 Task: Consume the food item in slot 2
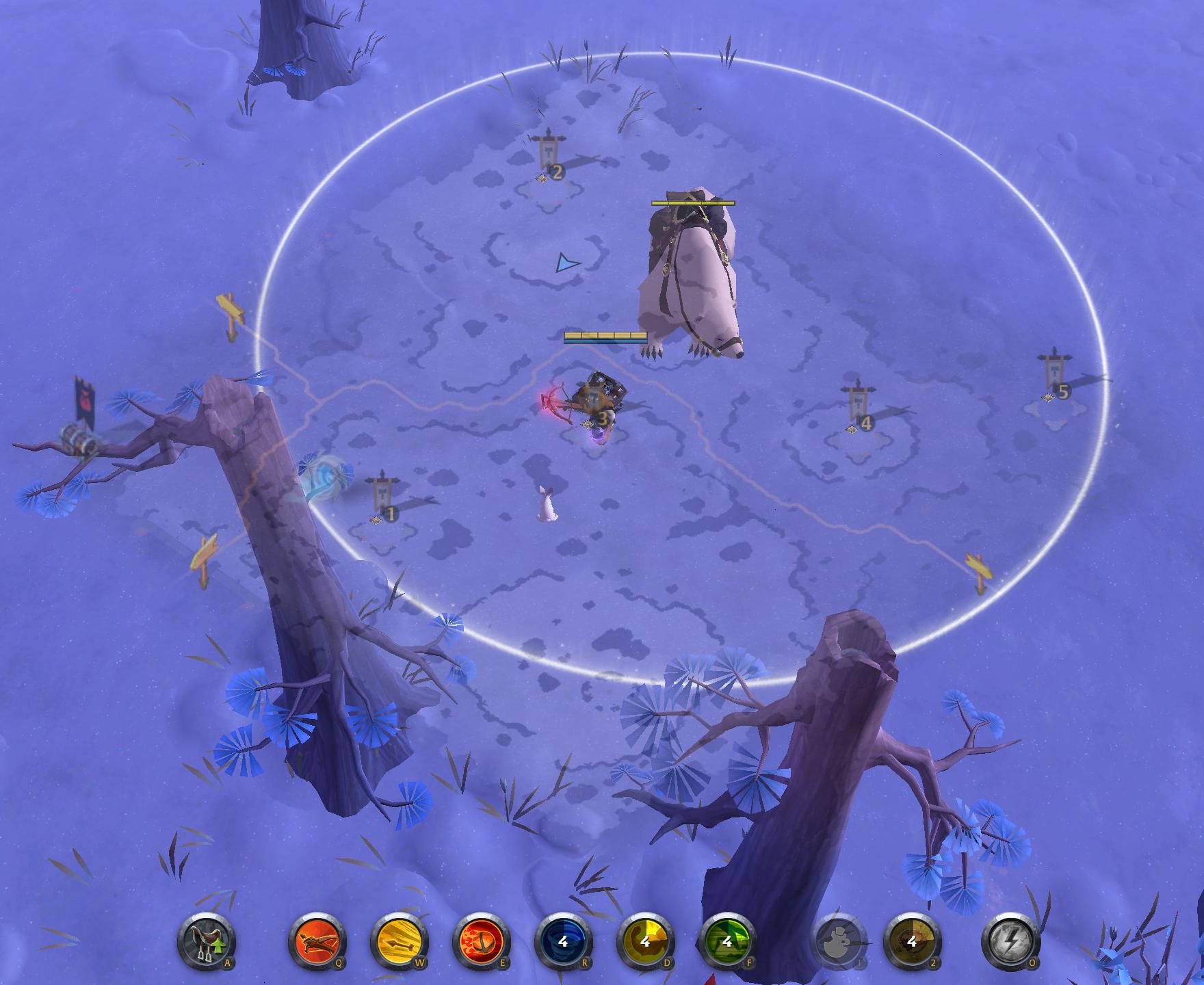pyautogui.click(x=911, y=944)
